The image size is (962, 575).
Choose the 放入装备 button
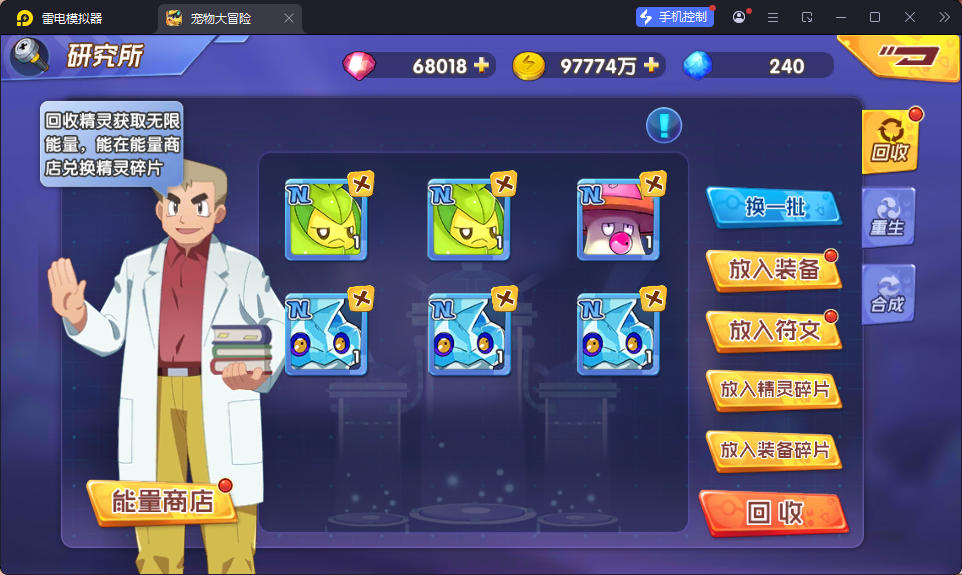[x=773, y=269]
